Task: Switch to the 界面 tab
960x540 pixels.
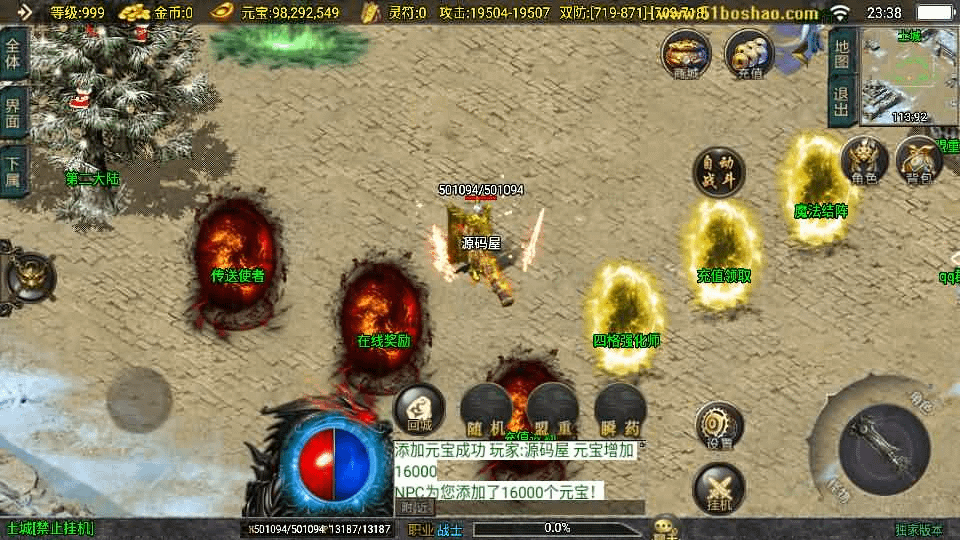Action: pyautogui.click(x=14, y=114)
